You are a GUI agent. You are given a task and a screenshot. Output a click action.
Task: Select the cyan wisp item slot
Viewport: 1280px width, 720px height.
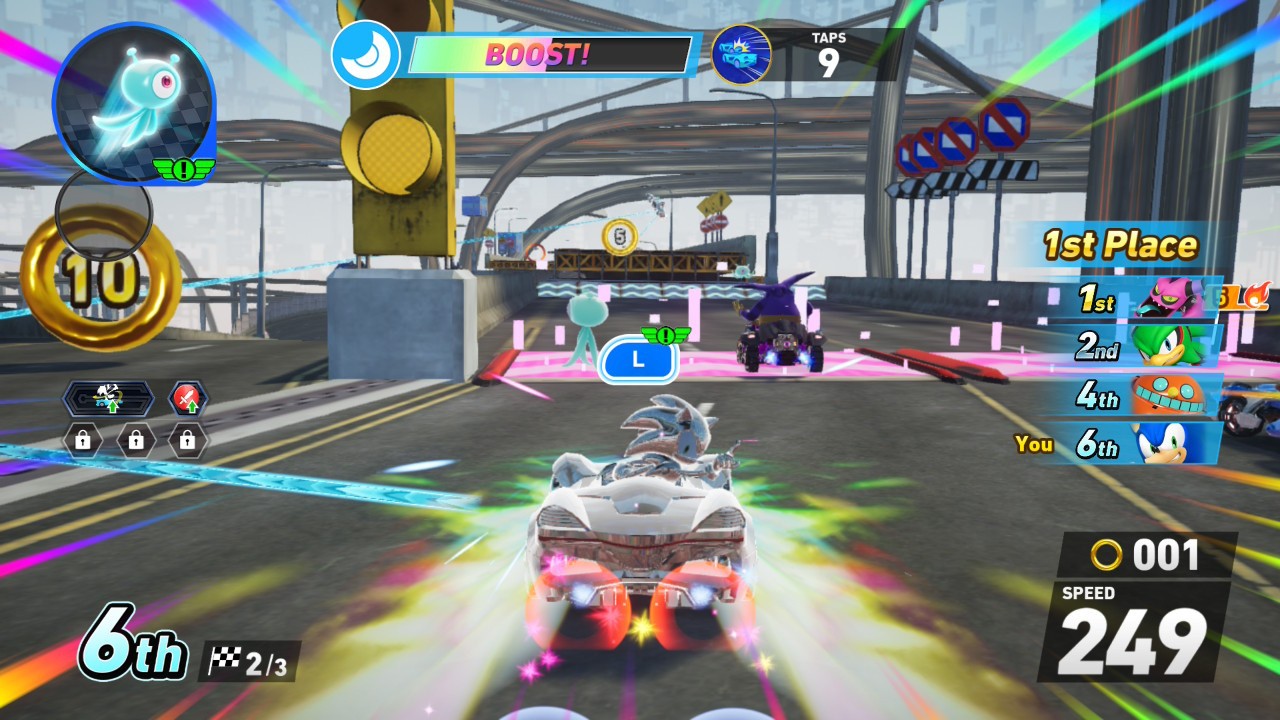click(x=133, y=104)
